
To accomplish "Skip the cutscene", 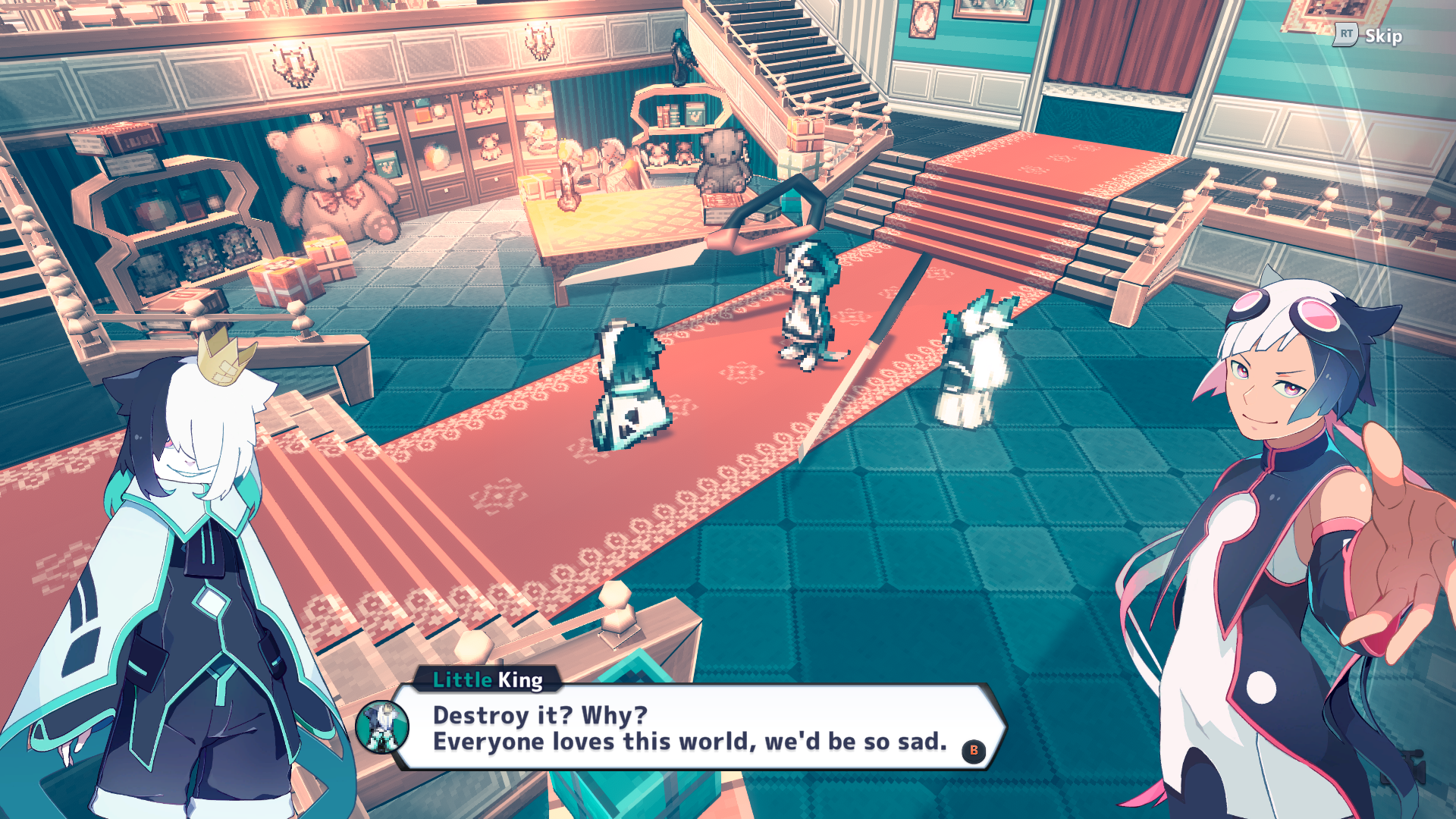I will pyautogui.click(x=1370, y=36).
